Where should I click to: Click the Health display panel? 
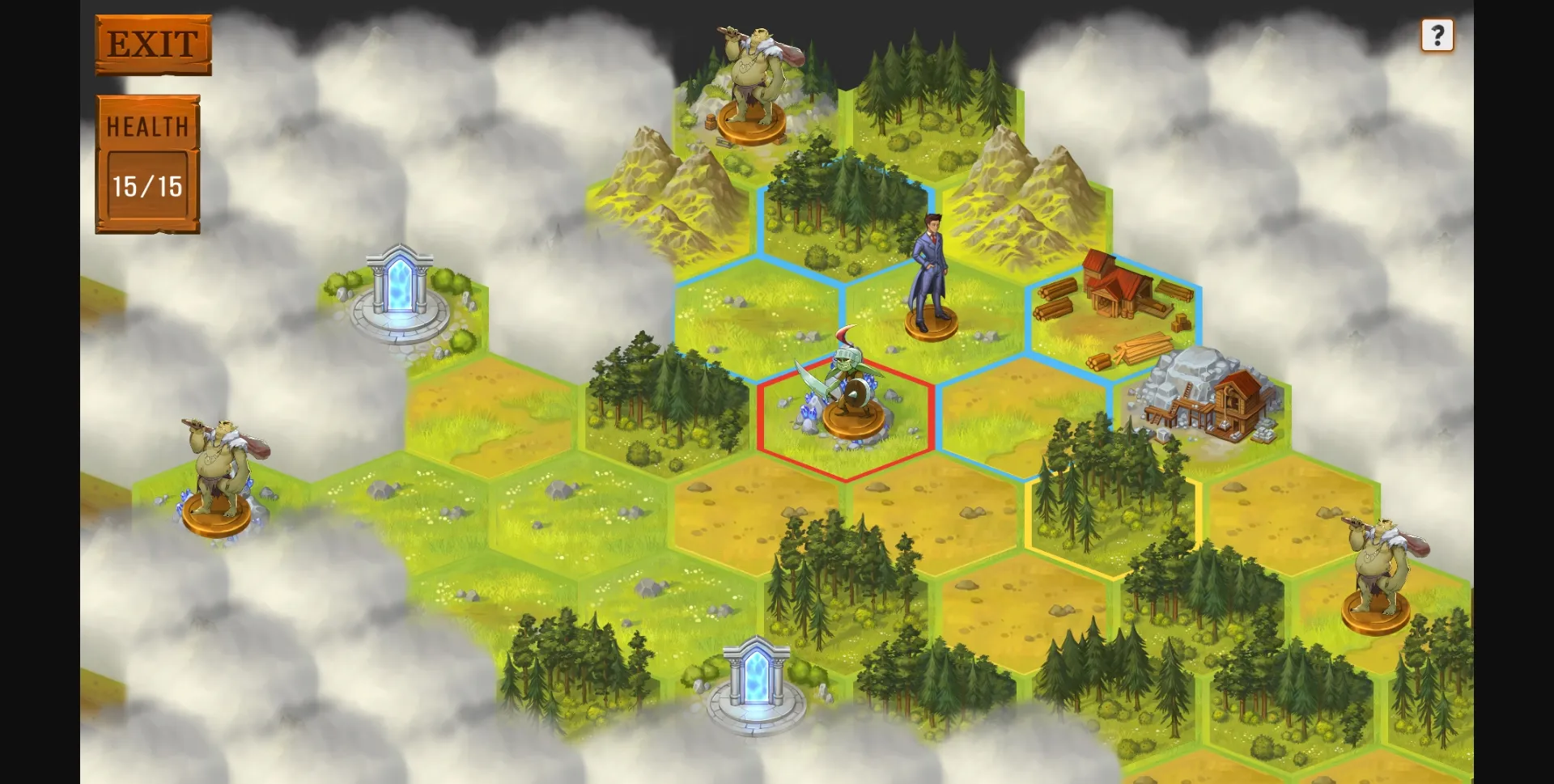pyautogui.click(x=149, y=162)
